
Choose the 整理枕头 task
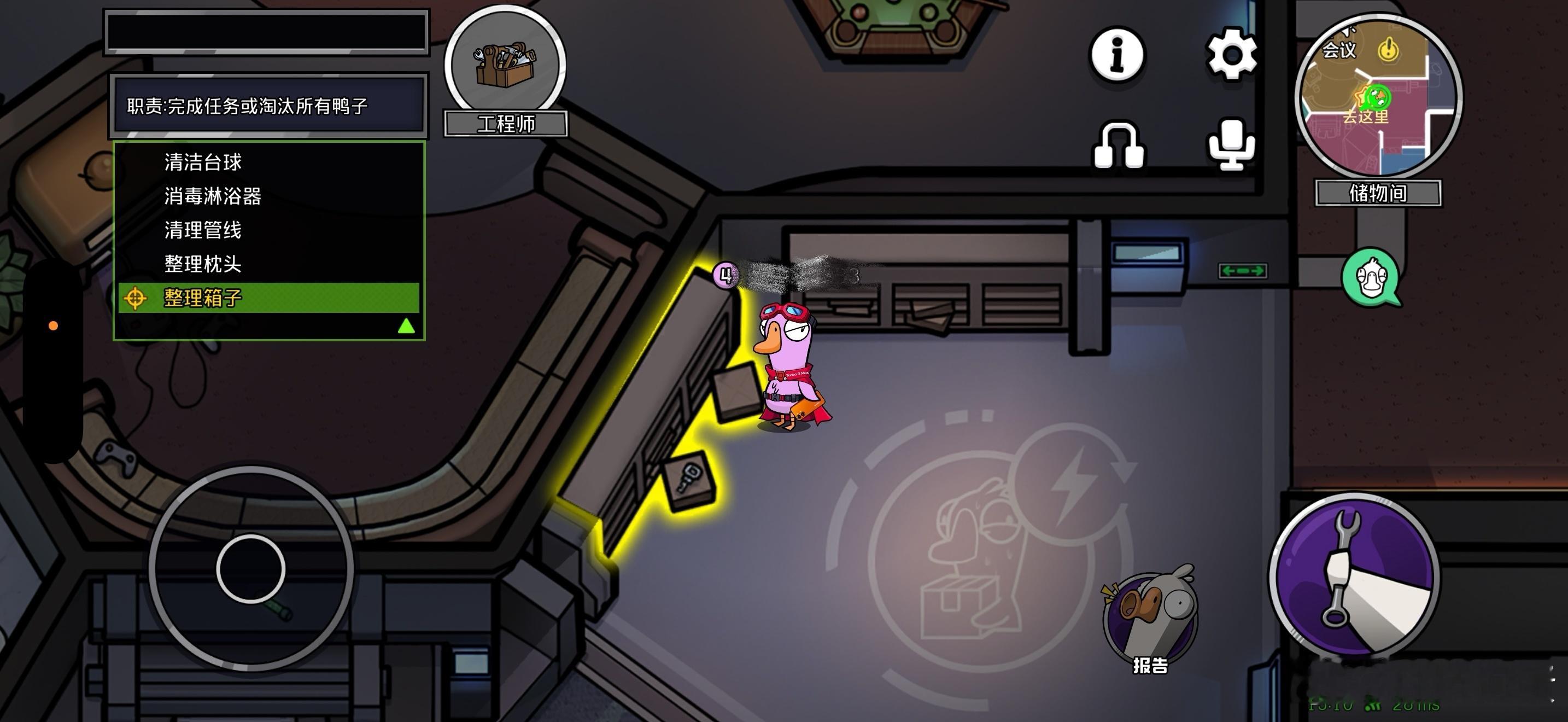point(203,264)
